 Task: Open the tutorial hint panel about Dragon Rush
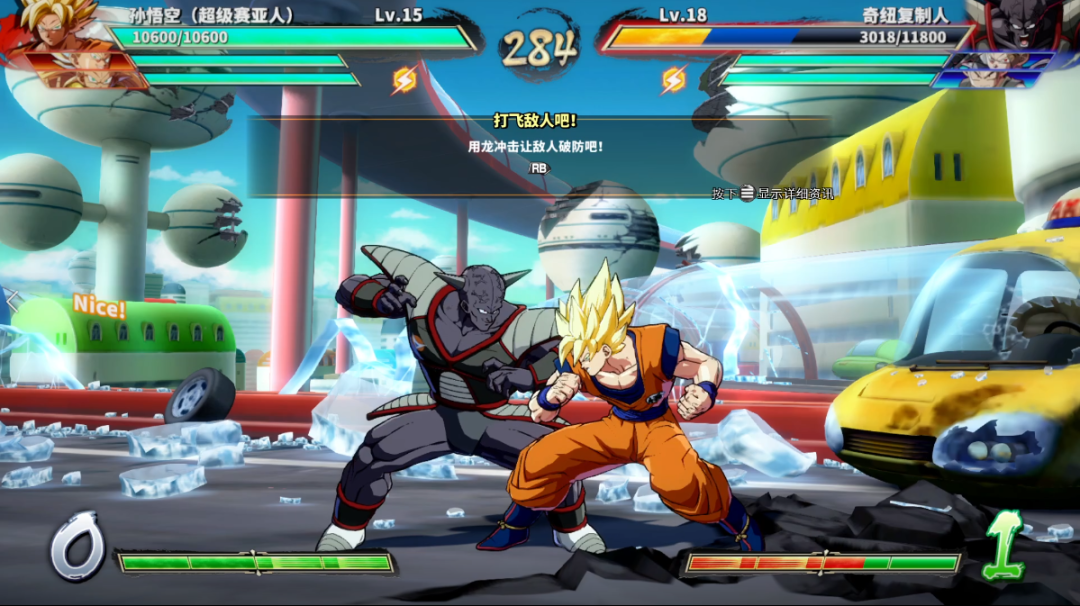[x=537, y=147]
